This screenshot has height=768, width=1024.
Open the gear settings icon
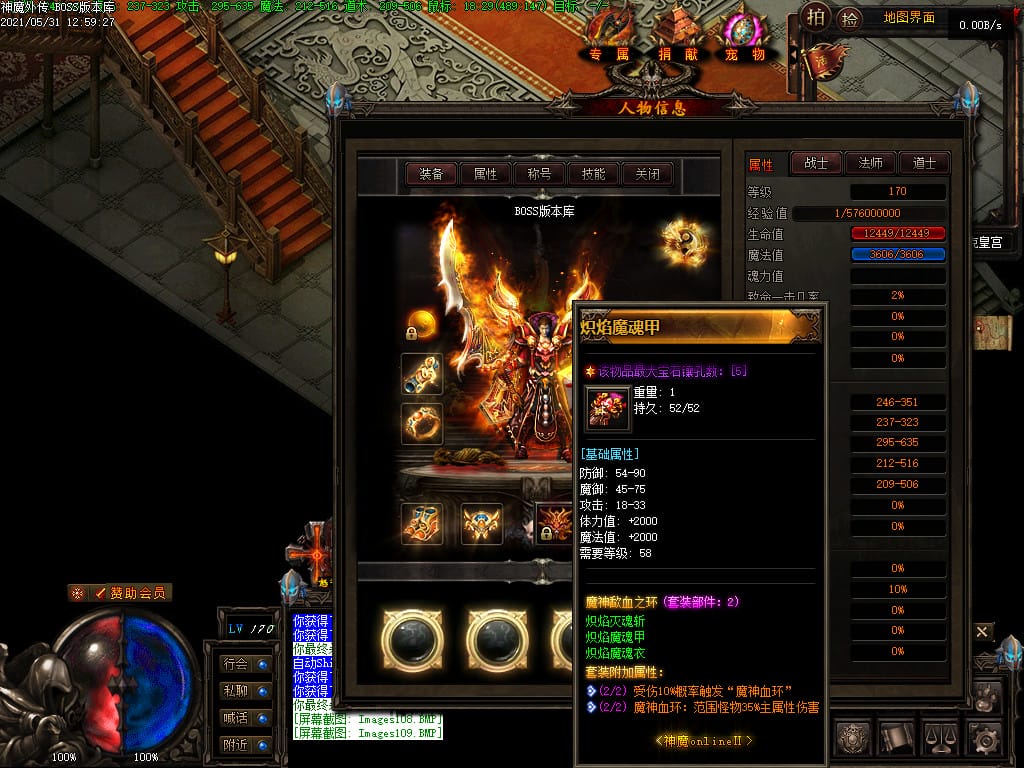point(985,739)
